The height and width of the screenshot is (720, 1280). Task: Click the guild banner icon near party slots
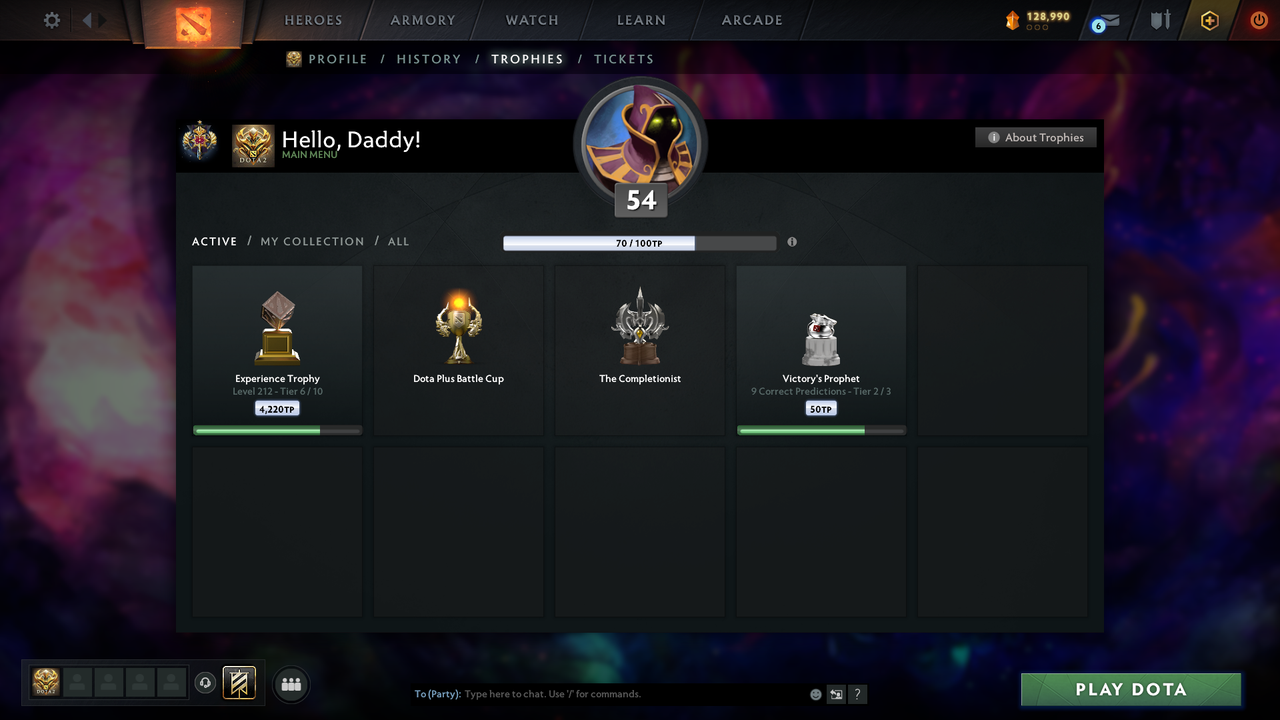click(x=239, y=683)
